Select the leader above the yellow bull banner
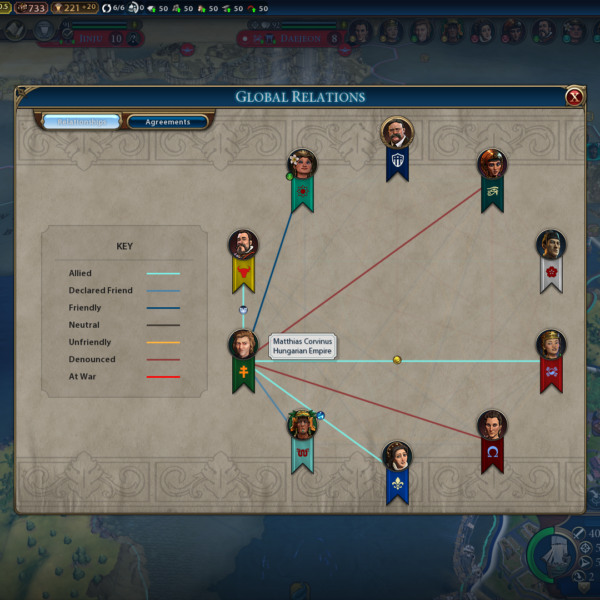The image size is (600, 600). click(x=243, y=245)
